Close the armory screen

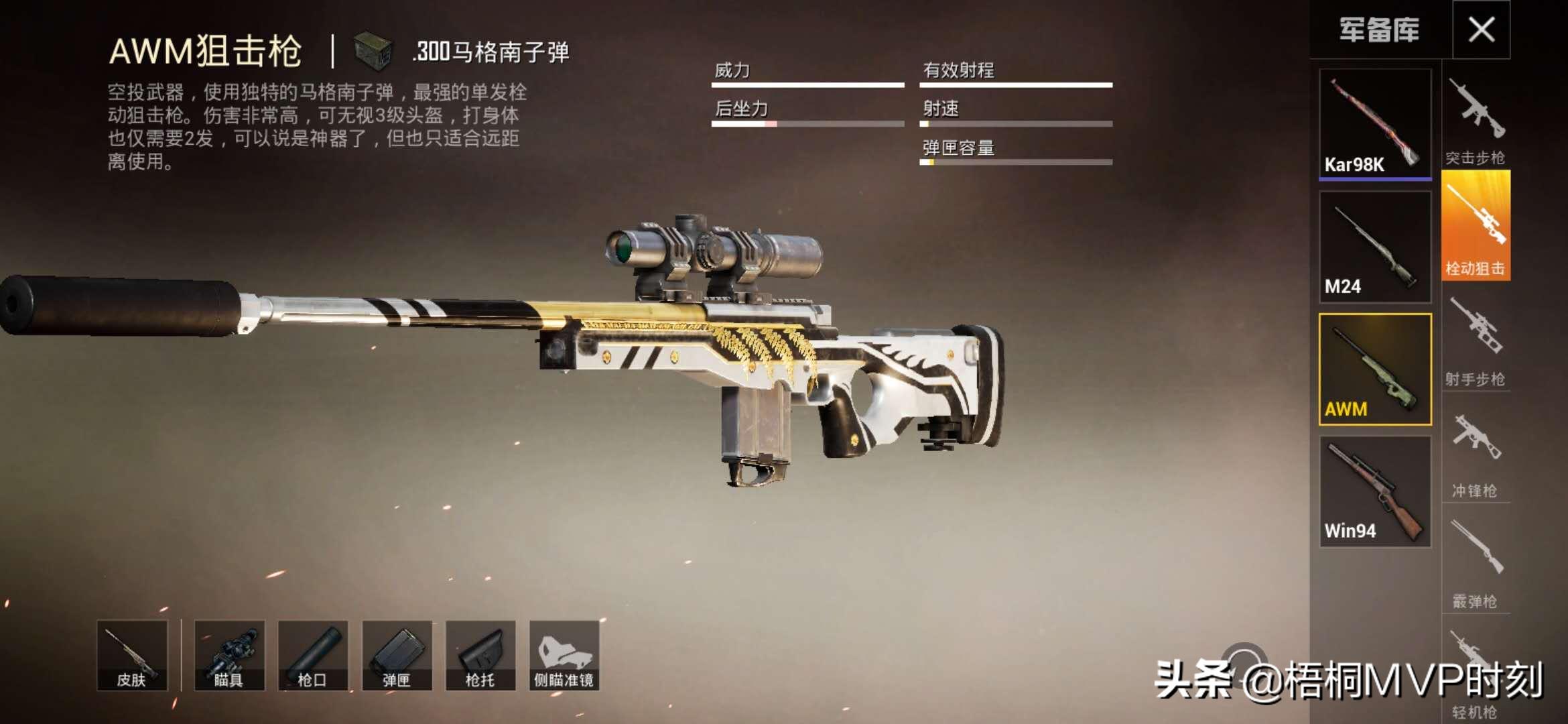tap(1481, 29)
